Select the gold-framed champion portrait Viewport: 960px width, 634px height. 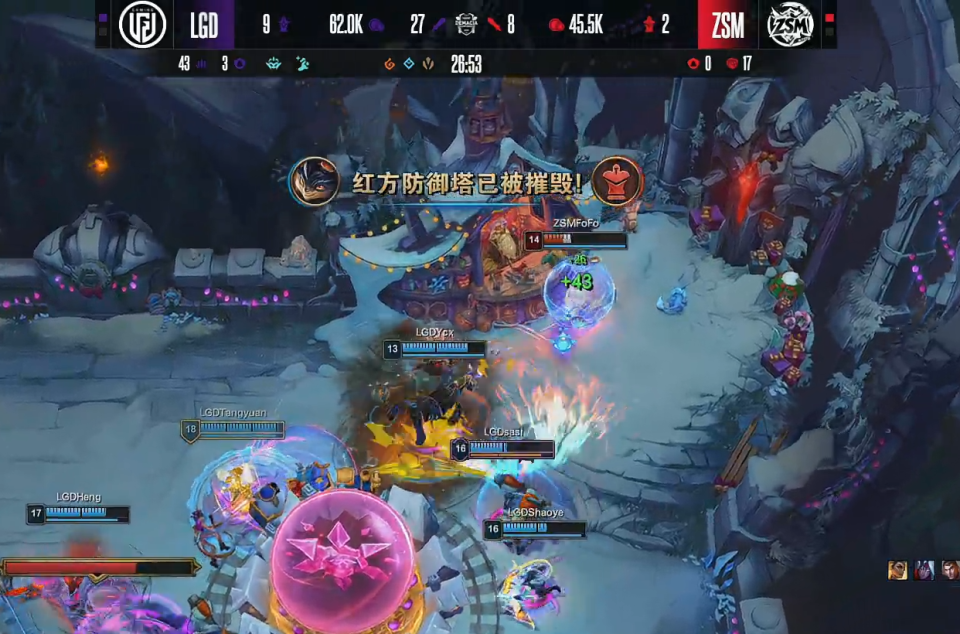898,570
